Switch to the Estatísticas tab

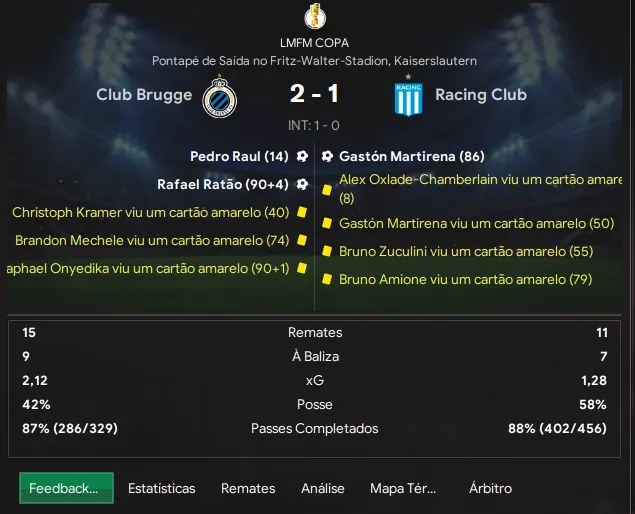point(161,488)
